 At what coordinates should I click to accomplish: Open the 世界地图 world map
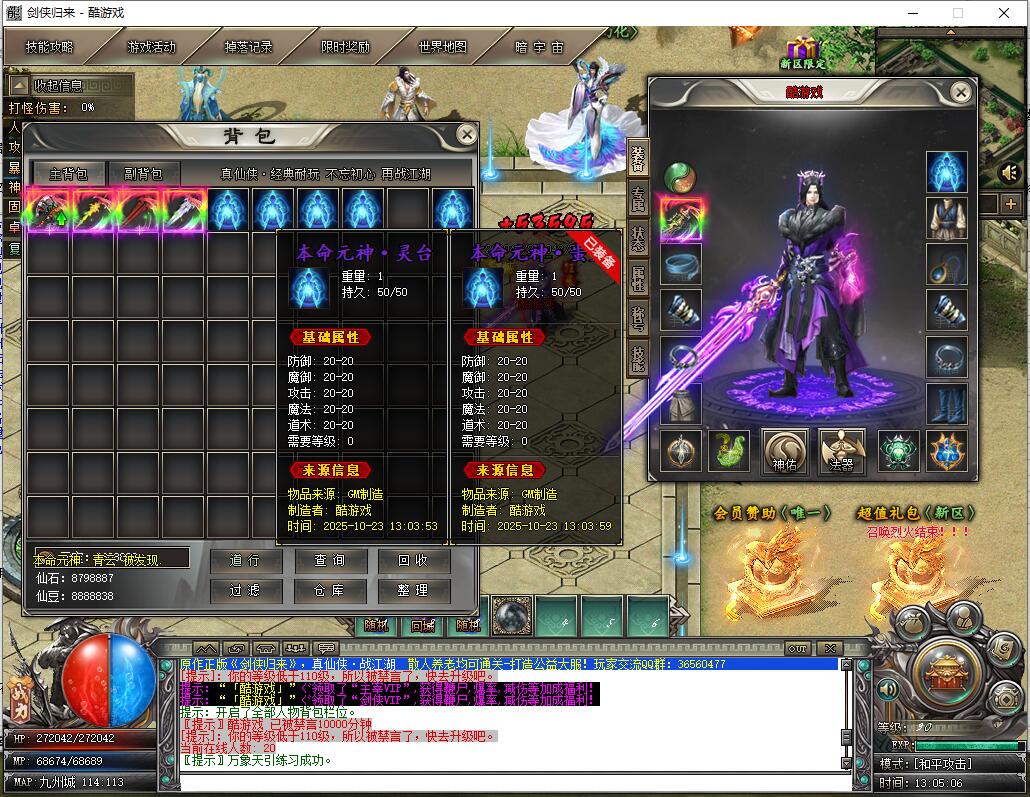click(442, 47)
